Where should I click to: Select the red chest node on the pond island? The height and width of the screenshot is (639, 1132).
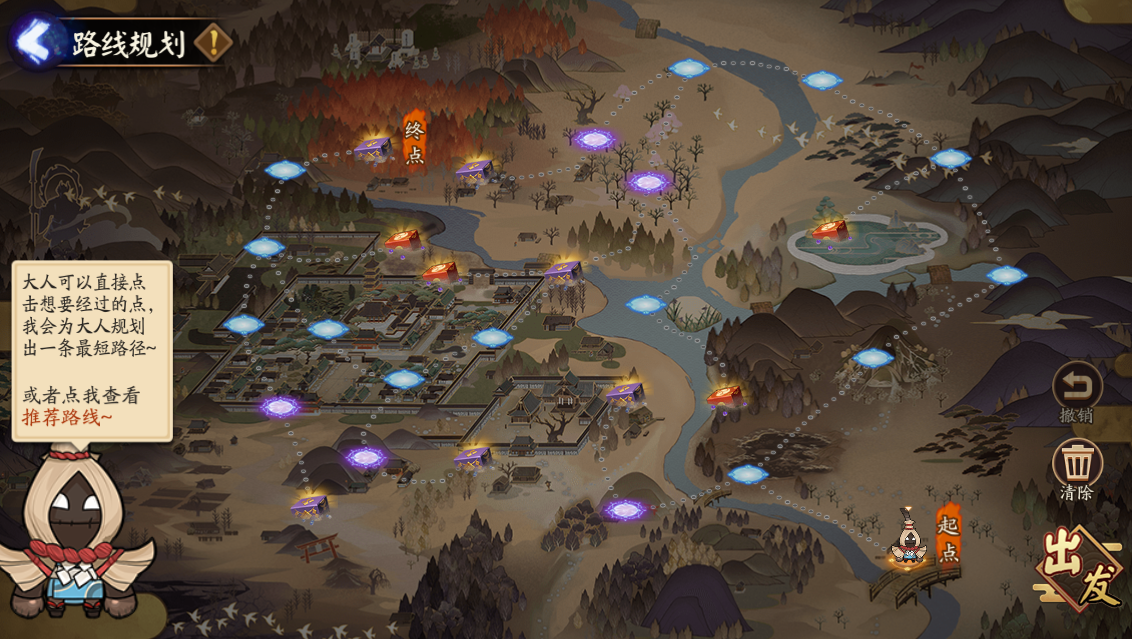(x=830, y=231)
